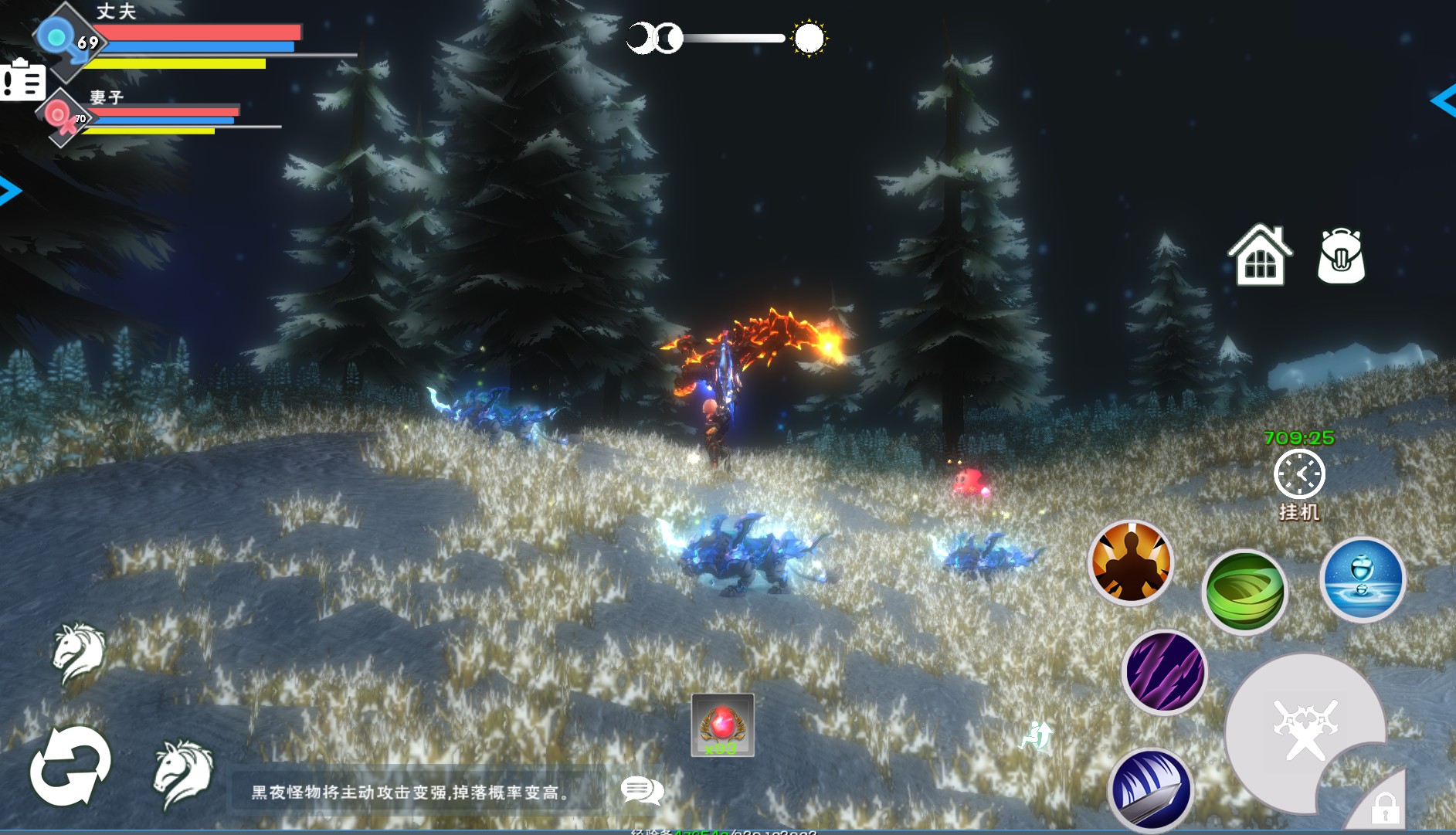
Task: Trigger the blue blade slash skill
Action: coord(1151,789)
